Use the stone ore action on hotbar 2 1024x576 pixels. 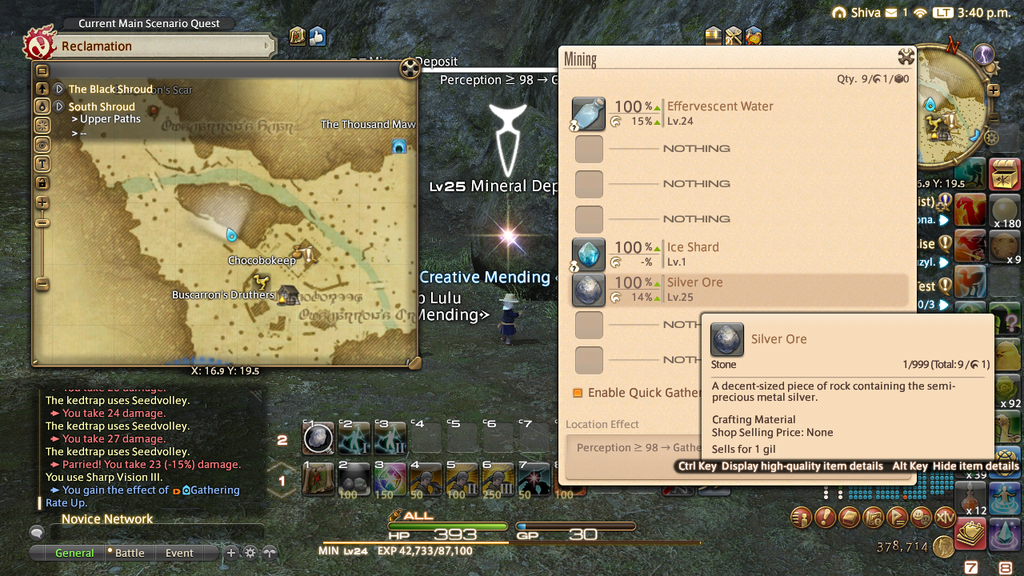318,437
